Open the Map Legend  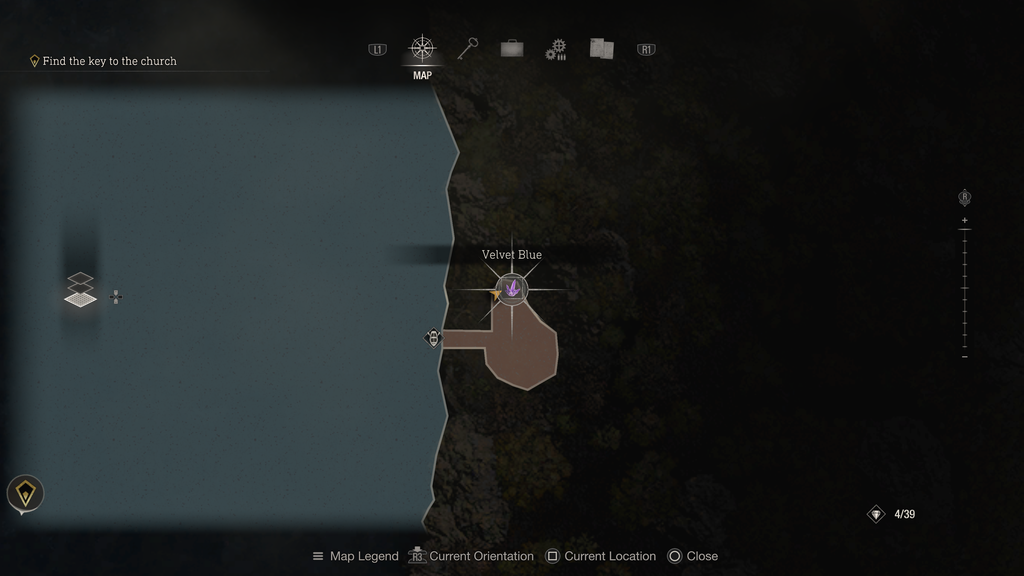coord(355,556)
